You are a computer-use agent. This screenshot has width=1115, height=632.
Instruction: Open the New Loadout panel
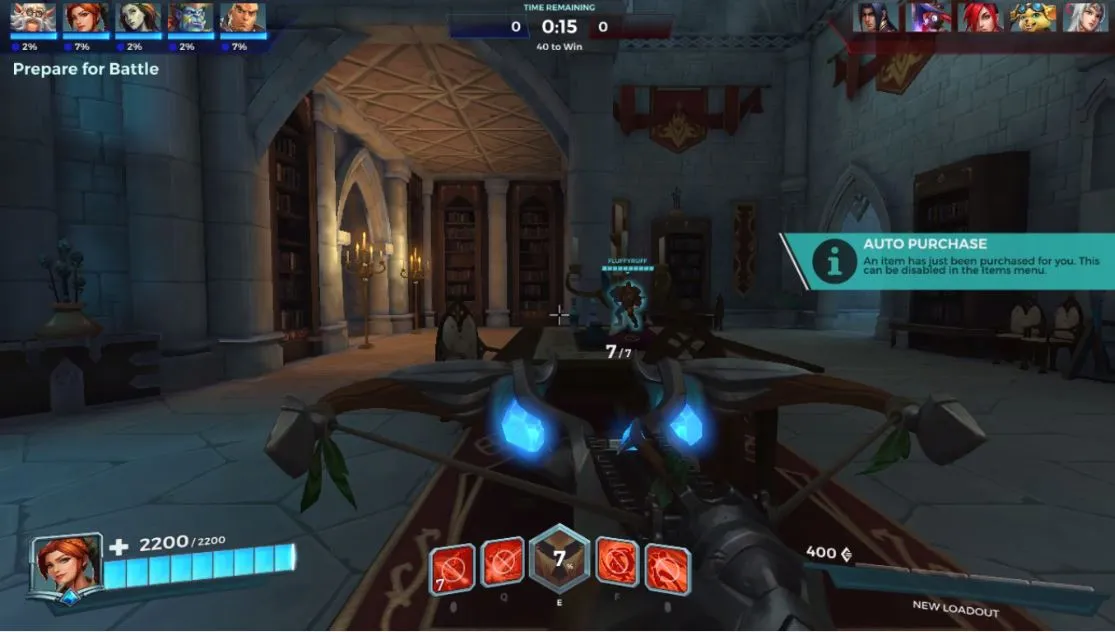tap(955, 607)
